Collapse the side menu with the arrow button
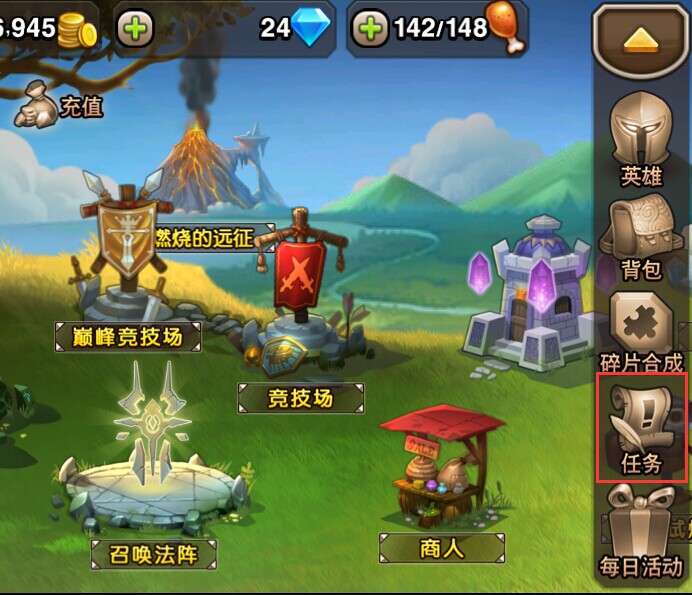The height and width of the screenshot is (595, 692). tap(641, 40)
